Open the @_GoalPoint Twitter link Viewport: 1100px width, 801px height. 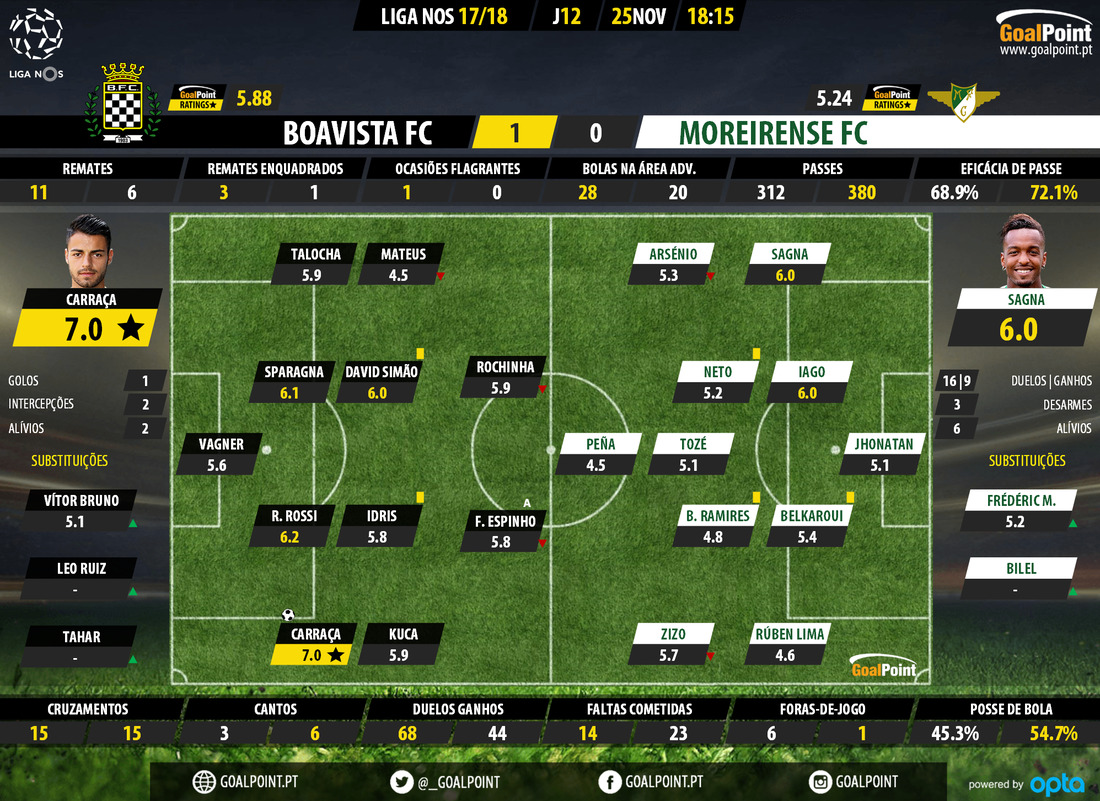[x=446, y=781]
